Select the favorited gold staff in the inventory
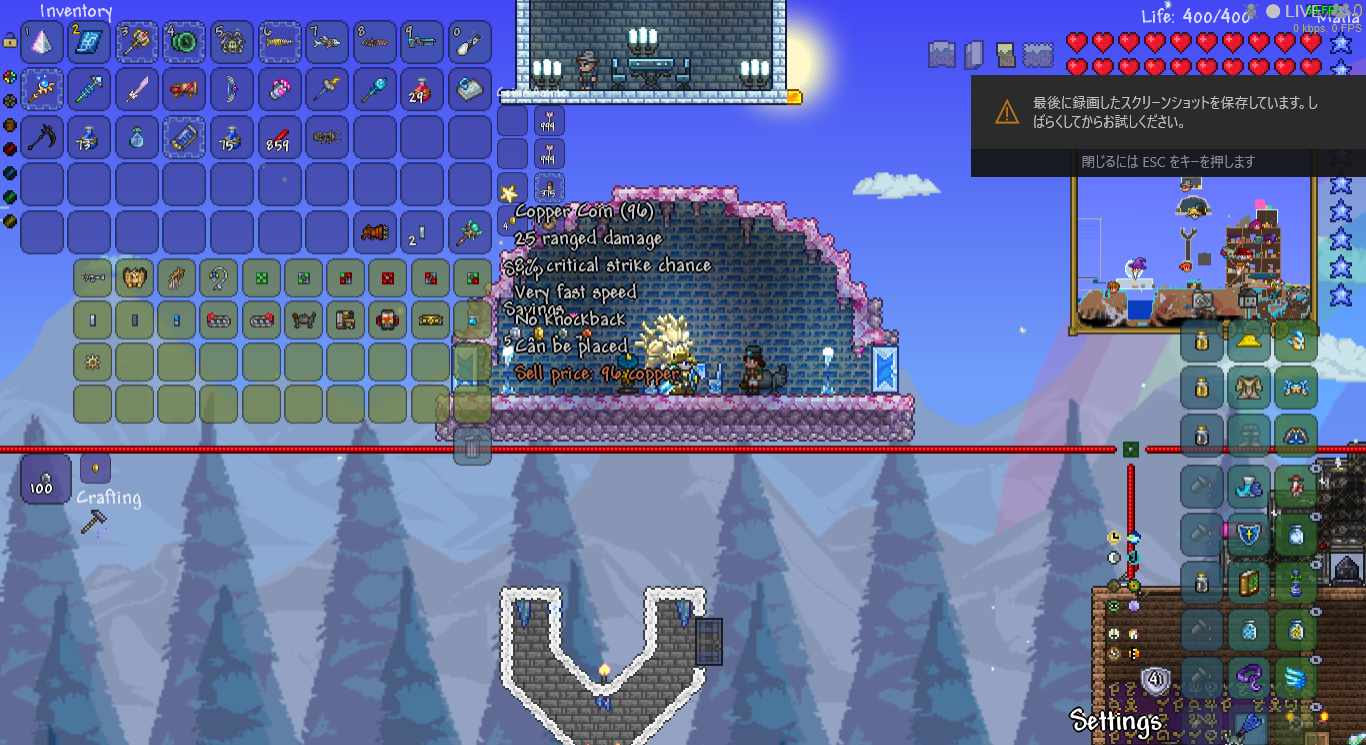The height and width of the screenshot is (745, 1366). tap(42, 90)
